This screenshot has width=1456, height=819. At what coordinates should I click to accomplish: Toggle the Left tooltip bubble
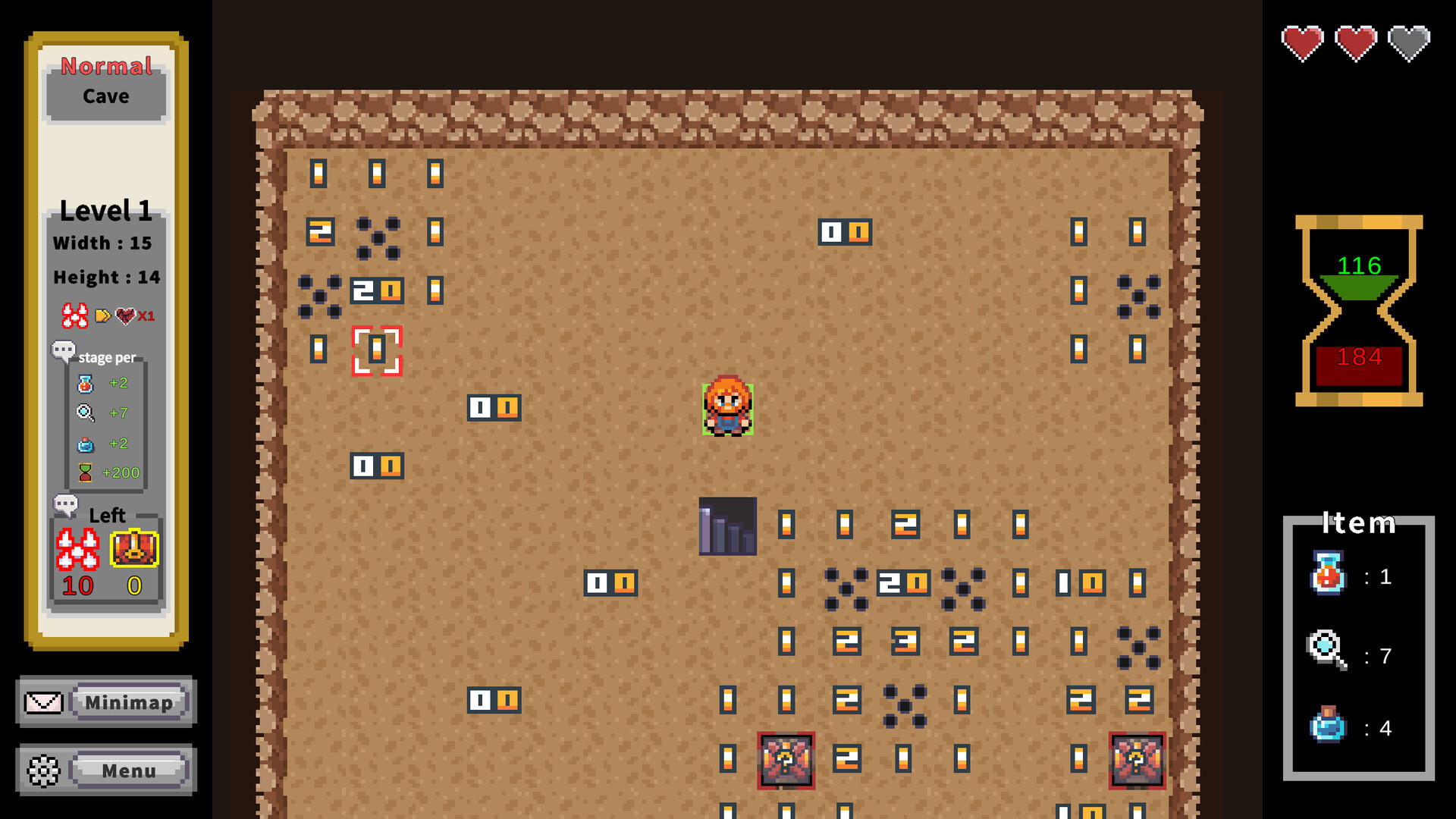click(67, 504)
